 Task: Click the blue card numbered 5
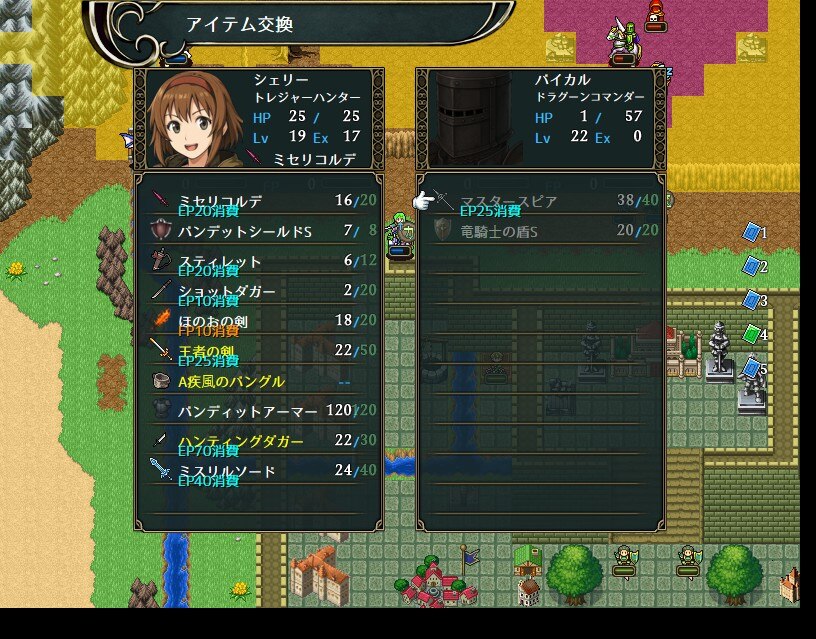[751, 368]
